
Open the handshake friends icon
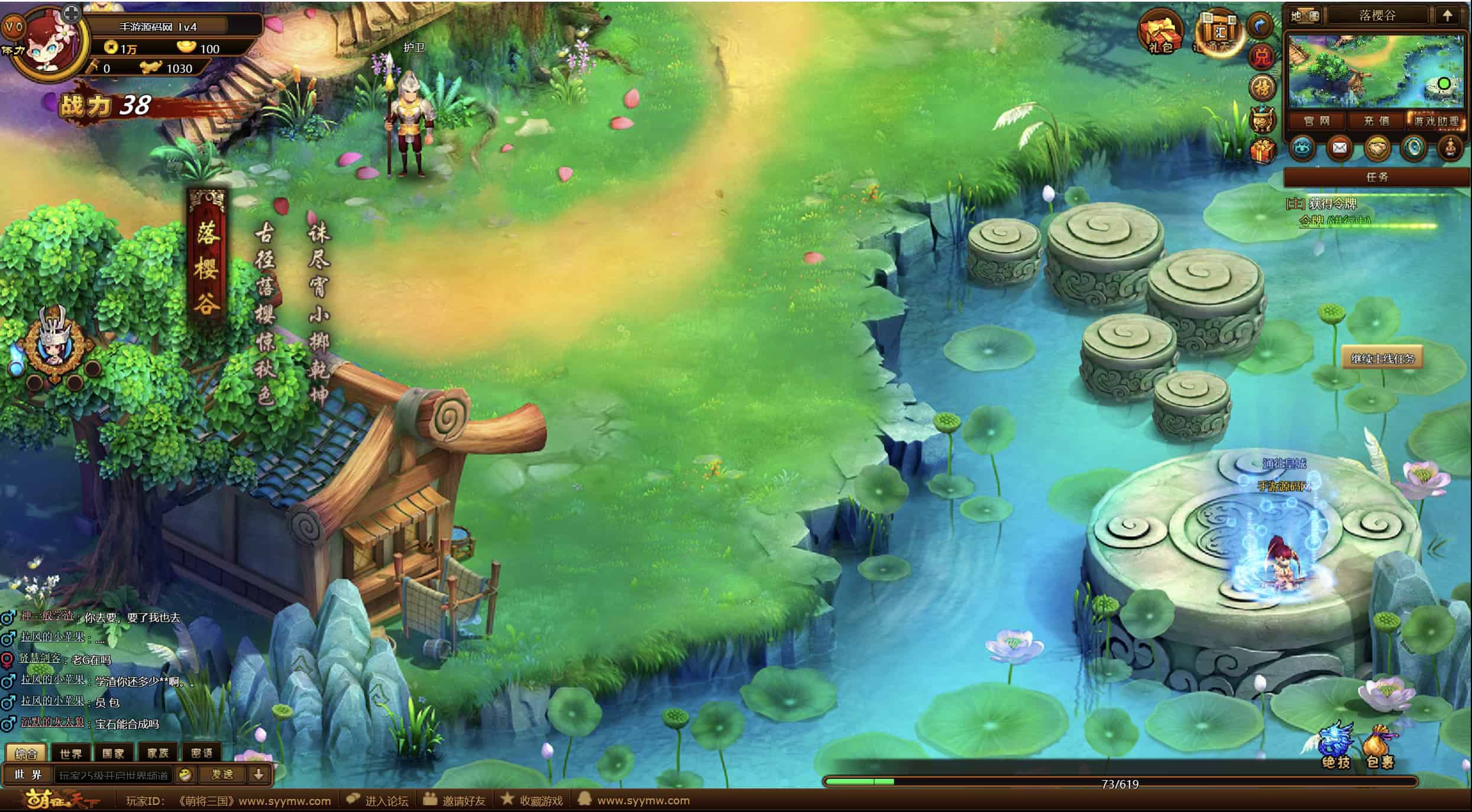(1376, 148)
